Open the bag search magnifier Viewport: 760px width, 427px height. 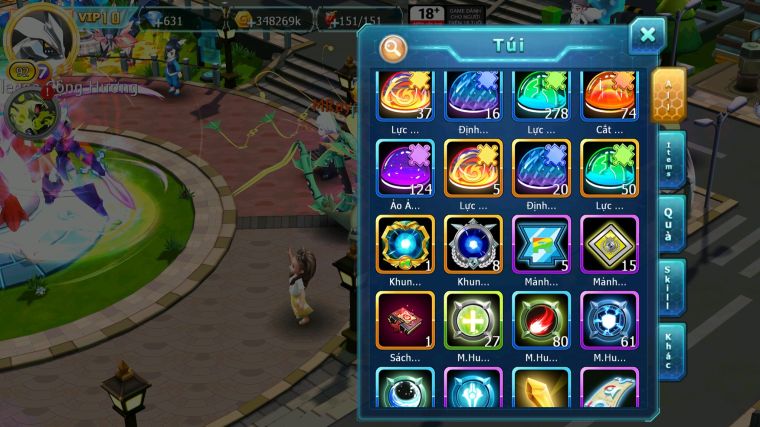point(393,47)
